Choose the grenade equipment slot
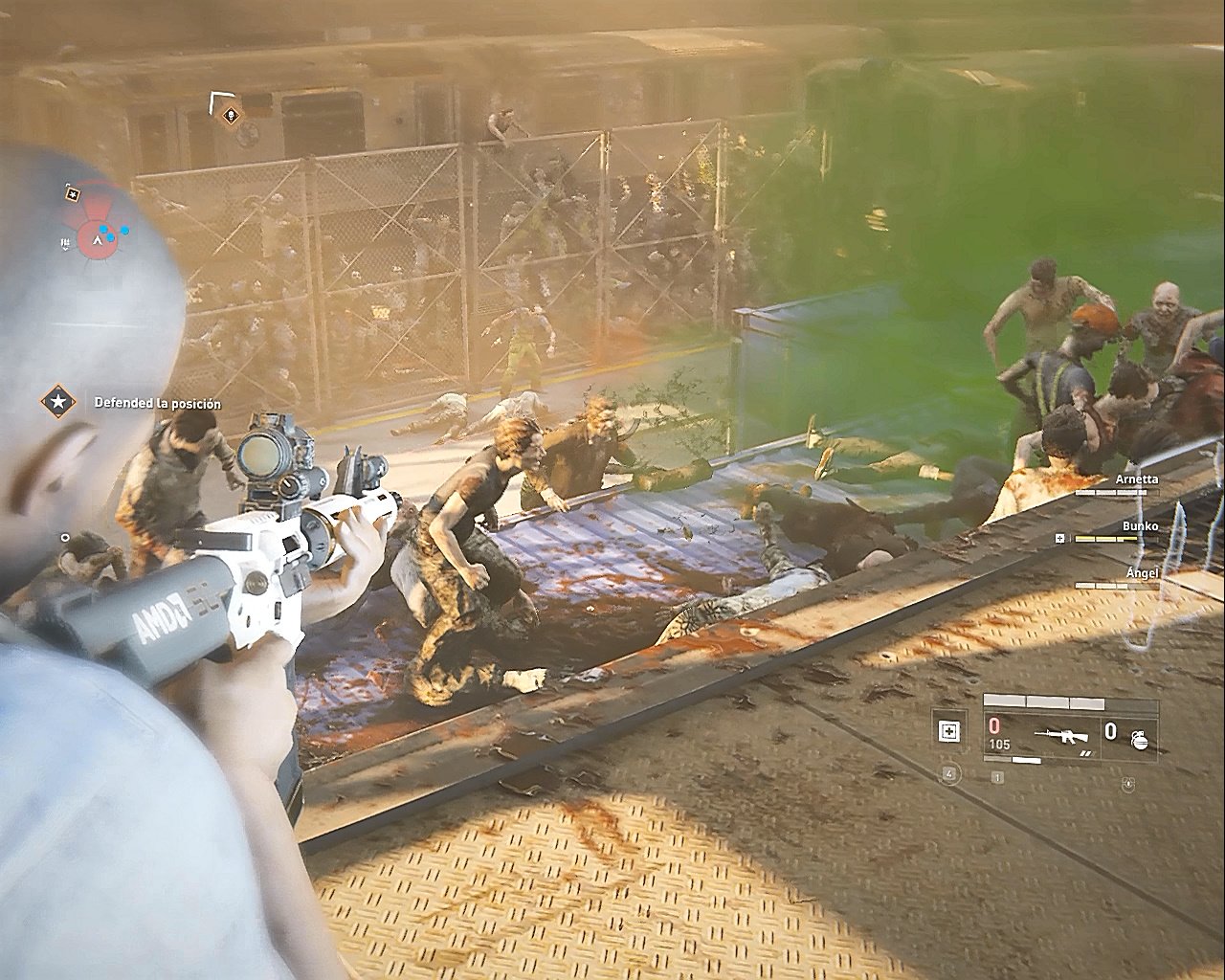 (x=1139, y=736)
